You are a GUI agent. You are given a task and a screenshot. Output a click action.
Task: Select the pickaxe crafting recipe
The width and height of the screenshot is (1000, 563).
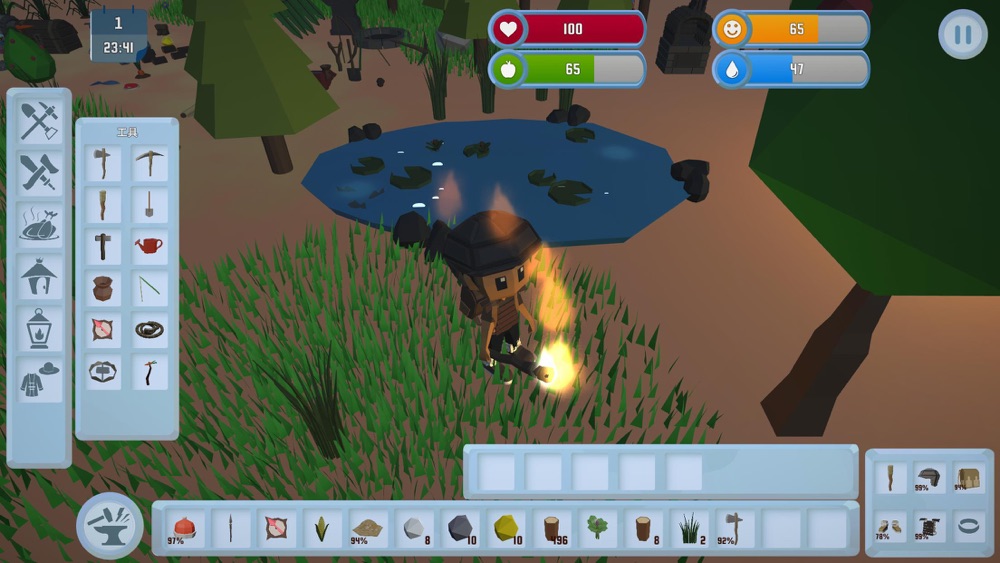150,163
